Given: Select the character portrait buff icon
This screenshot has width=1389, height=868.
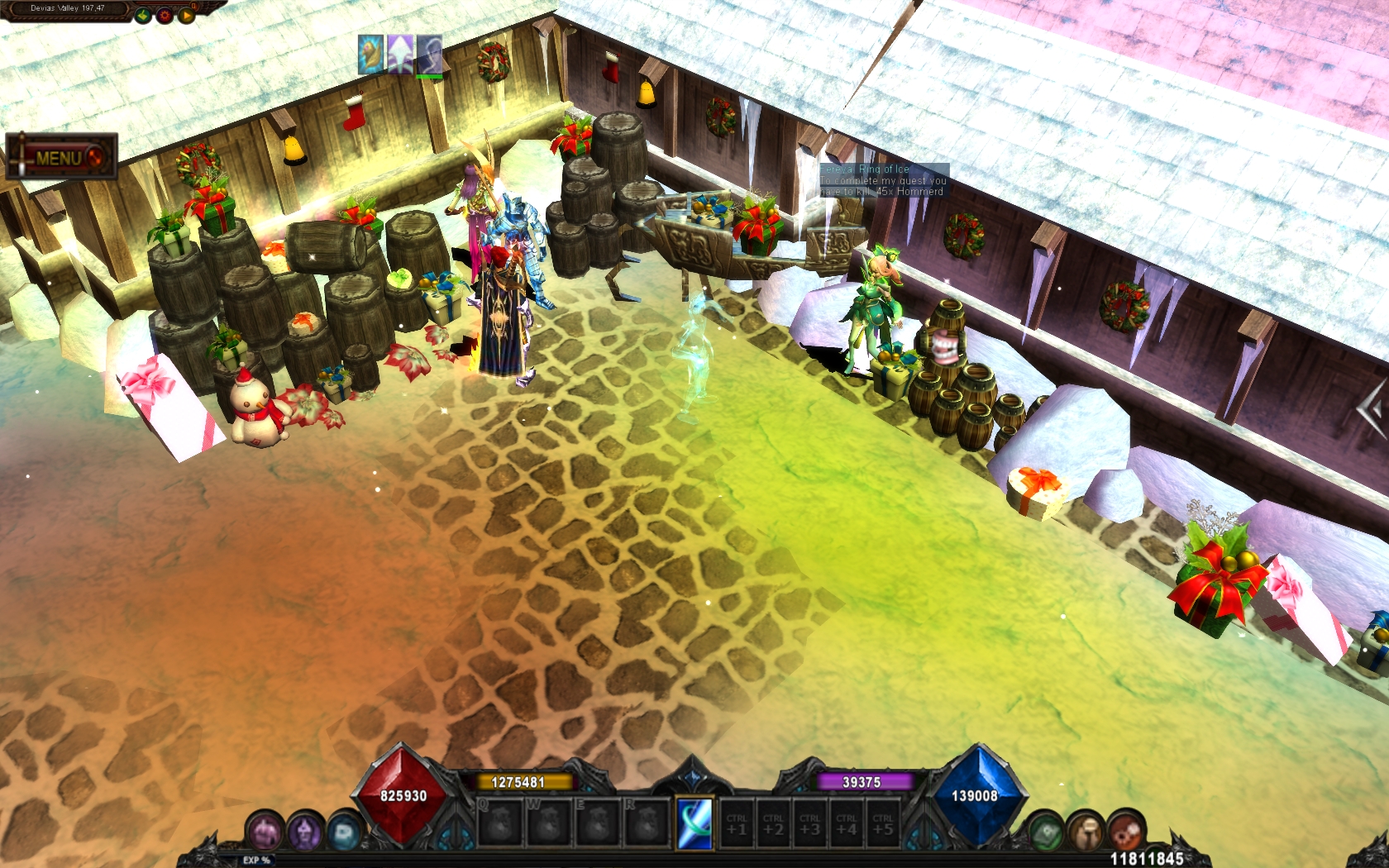Looking at the screenshot, I should (429, 55).
